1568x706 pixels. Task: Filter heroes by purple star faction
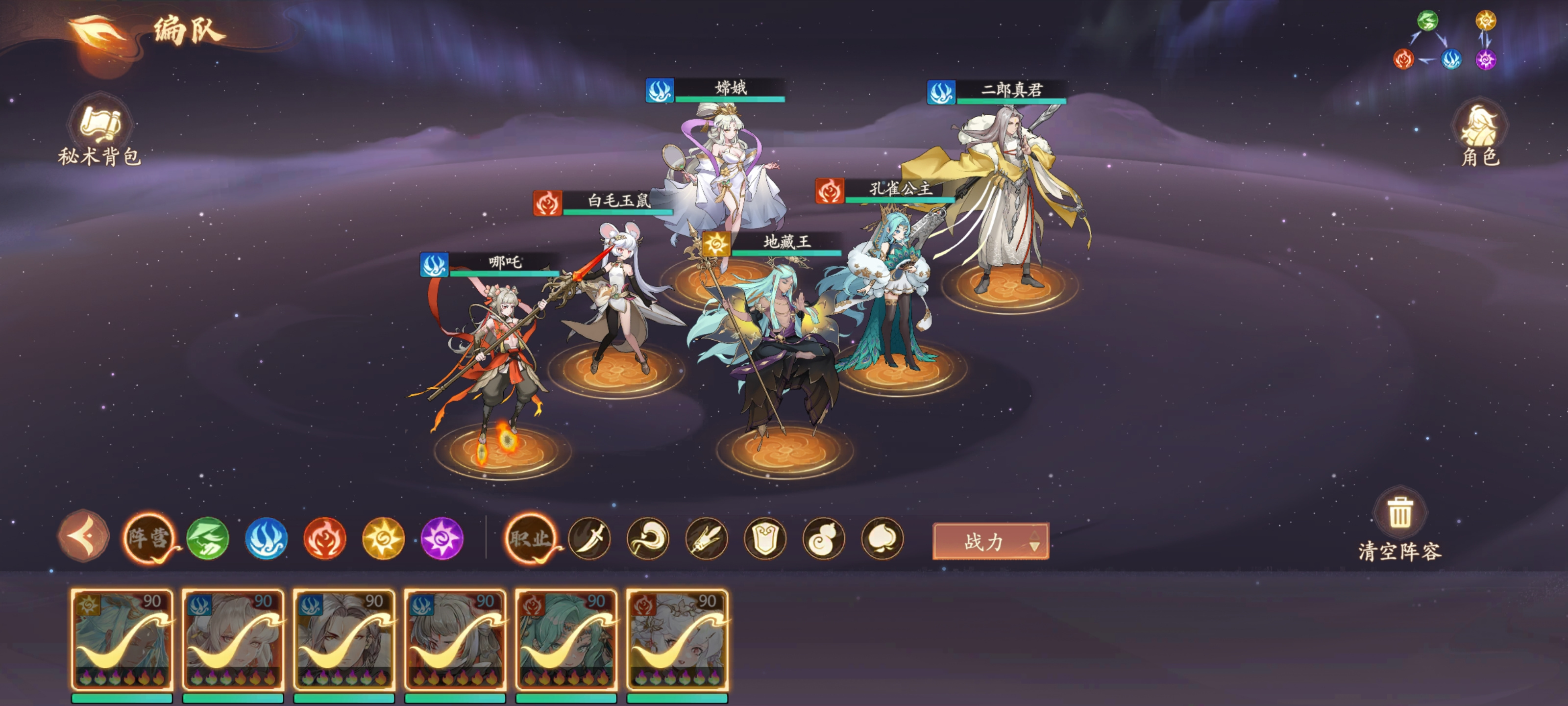(x=442, y=538)
